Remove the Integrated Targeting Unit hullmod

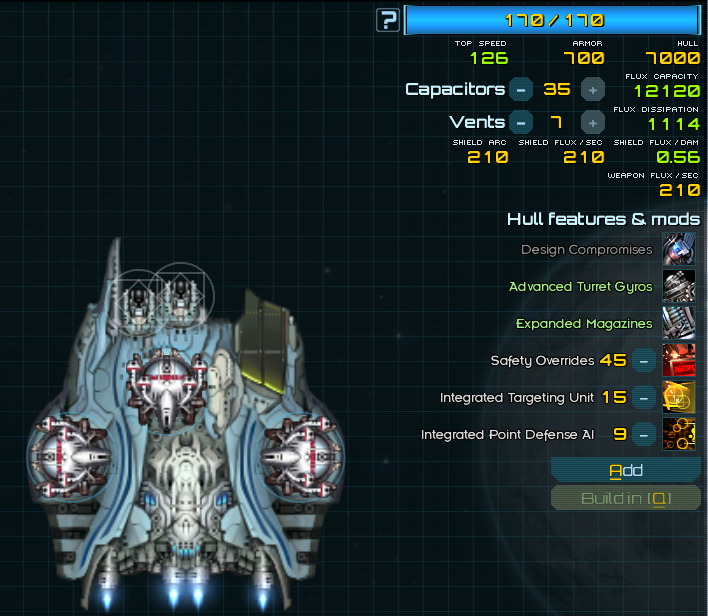click(x=645, y=397)
